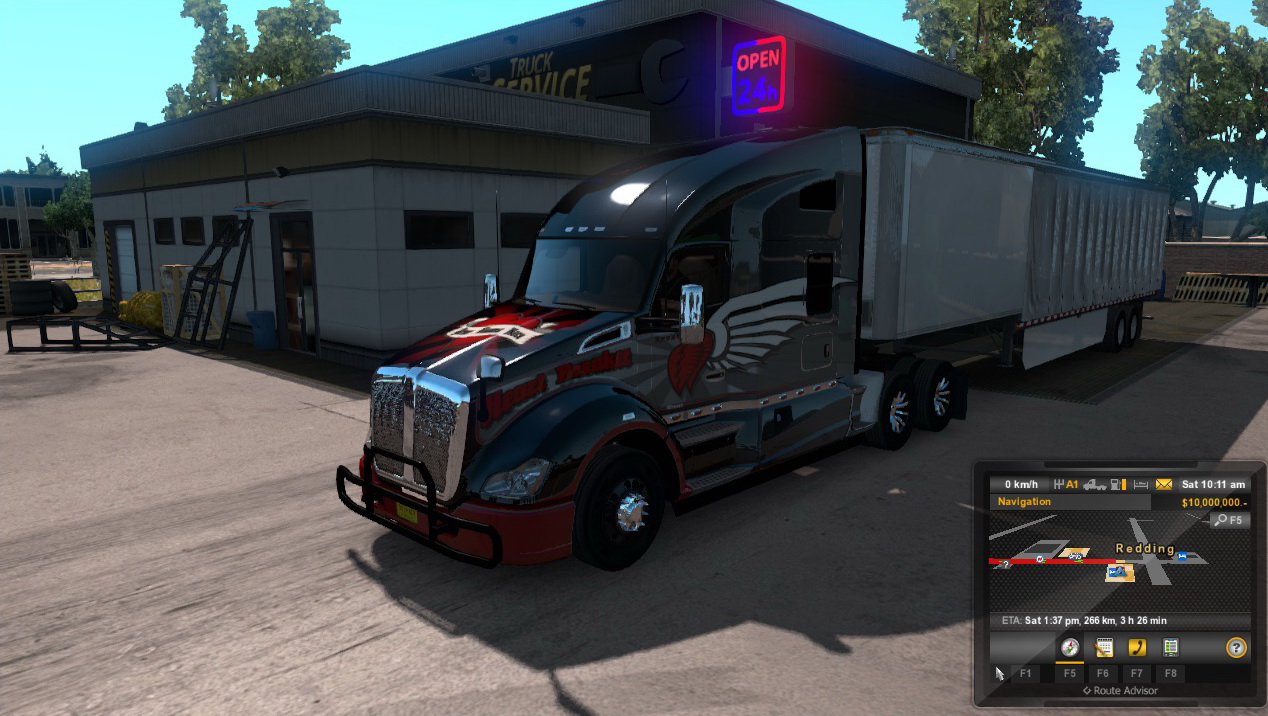Open the yellow mail envelope icon
The image size is (1268, 716).
1163,484
